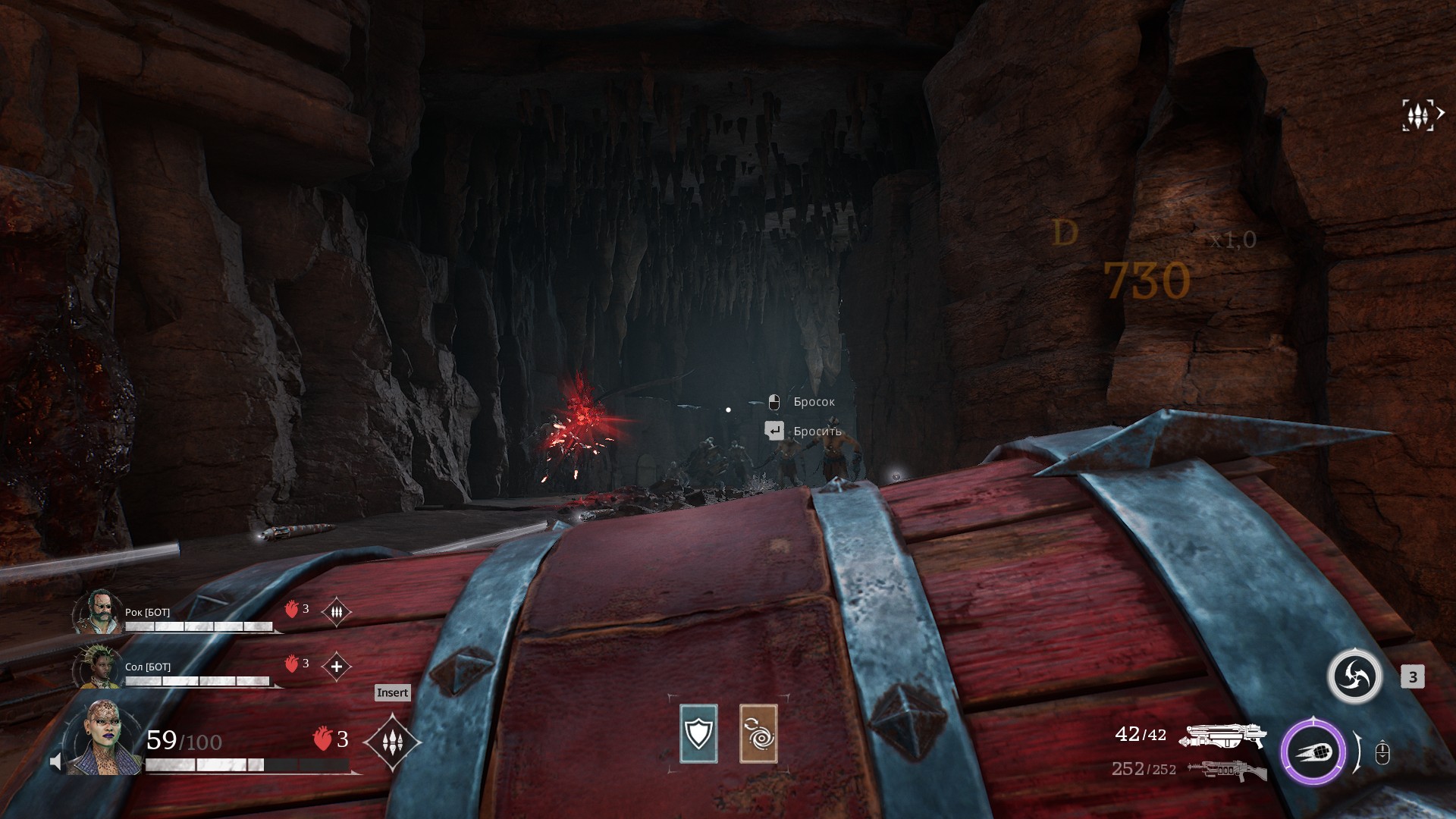Select the blue shield tarot card
Image resolution: width=1456 pixels, height=819 pixels.
[698, 733]
